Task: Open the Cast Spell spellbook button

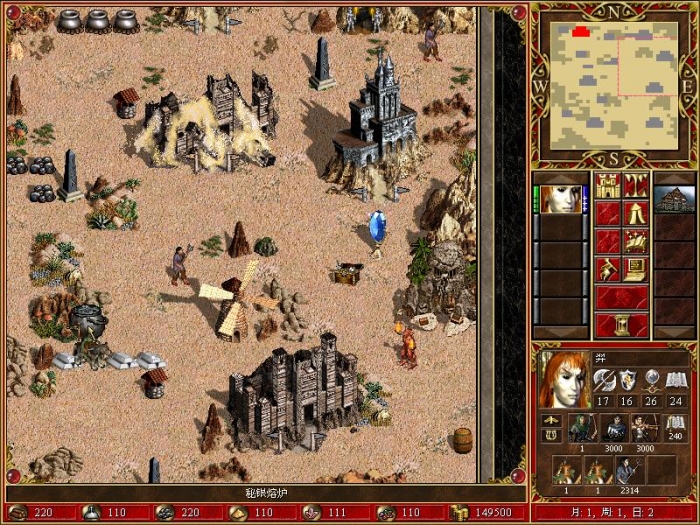Action: point(636,241)
